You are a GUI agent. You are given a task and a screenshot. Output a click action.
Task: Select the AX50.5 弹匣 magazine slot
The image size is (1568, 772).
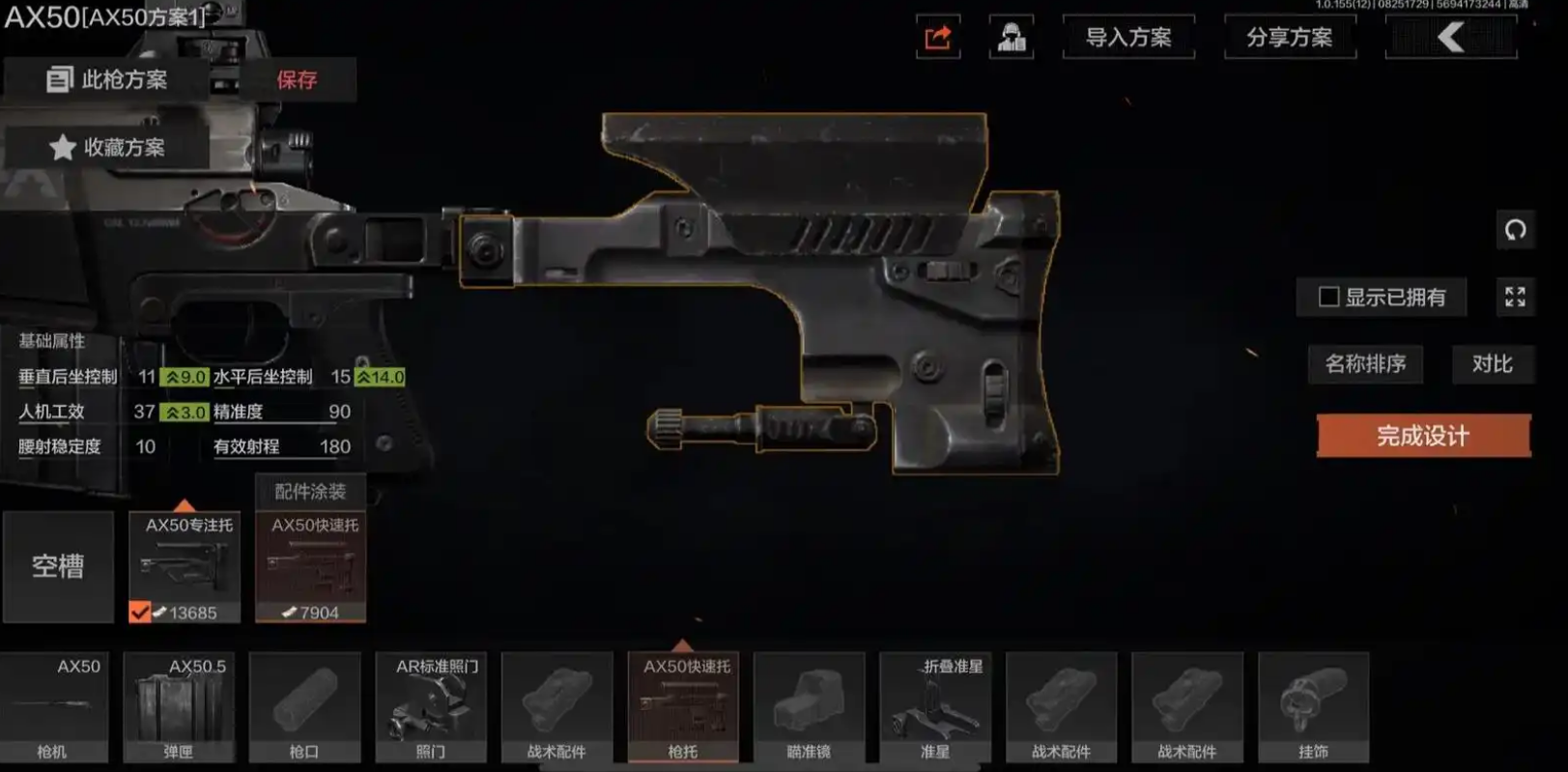coord(179,707)
